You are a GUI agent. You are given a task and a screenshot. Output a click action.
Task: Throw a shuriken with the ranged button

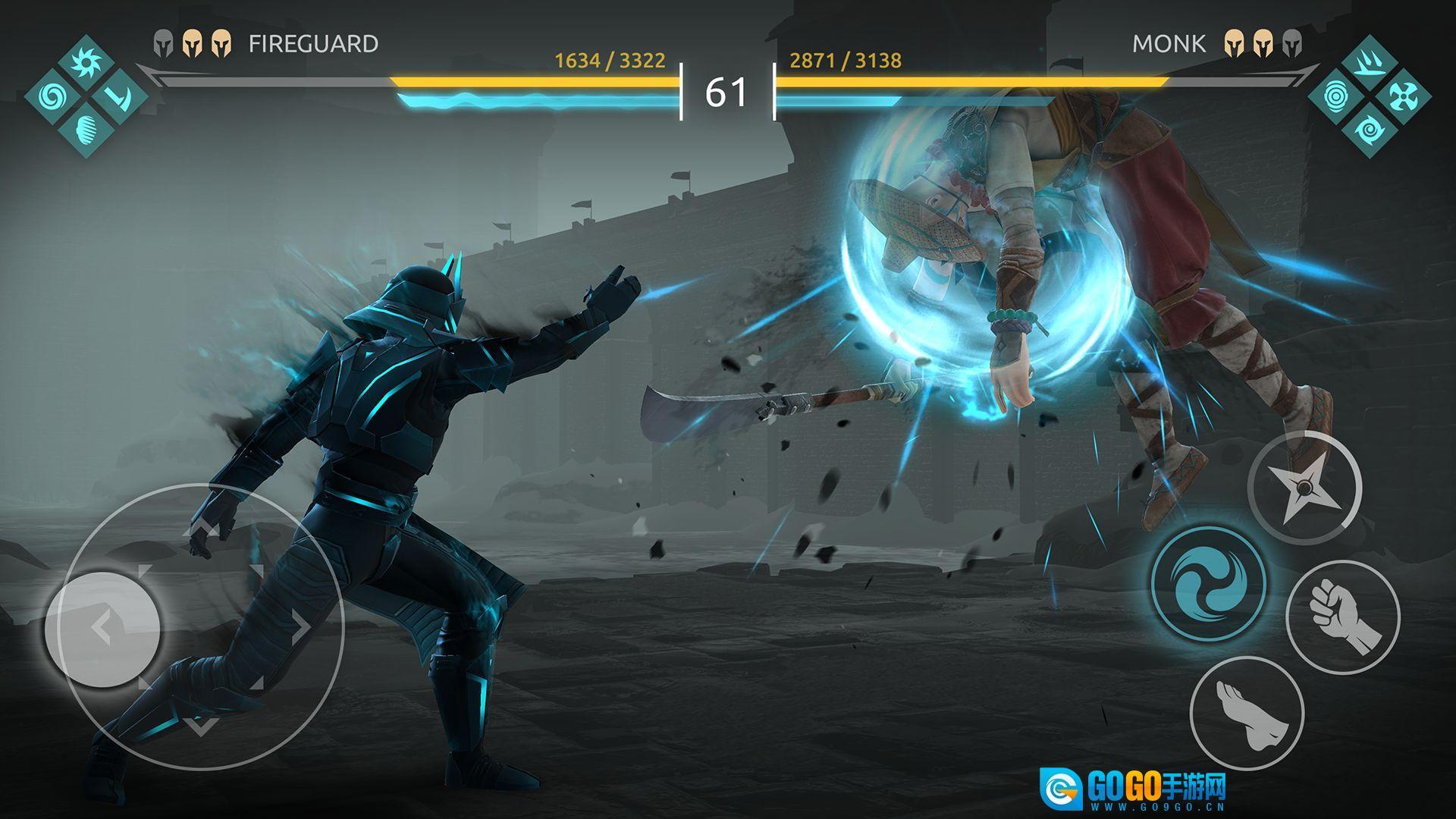(x=1304, y=488)
